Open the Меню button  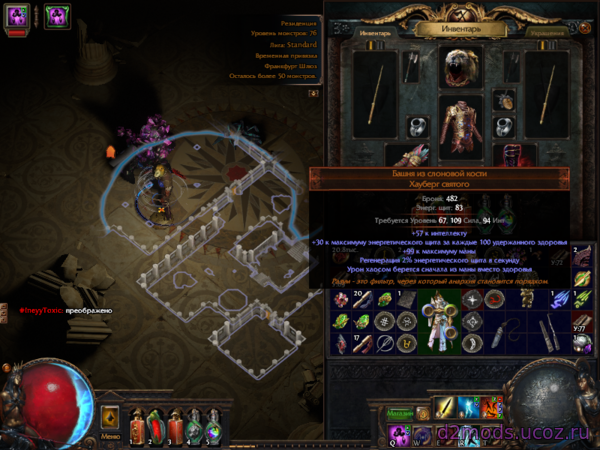[x=110, y=436]
